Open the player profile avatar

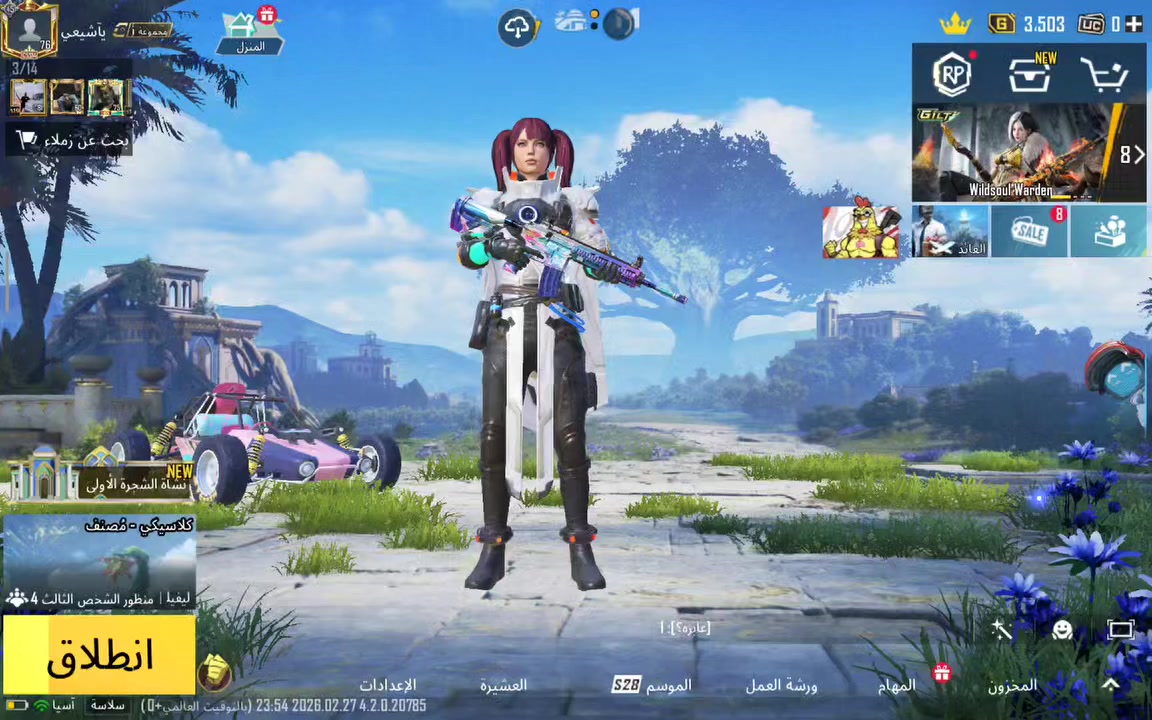pos(29,30)
